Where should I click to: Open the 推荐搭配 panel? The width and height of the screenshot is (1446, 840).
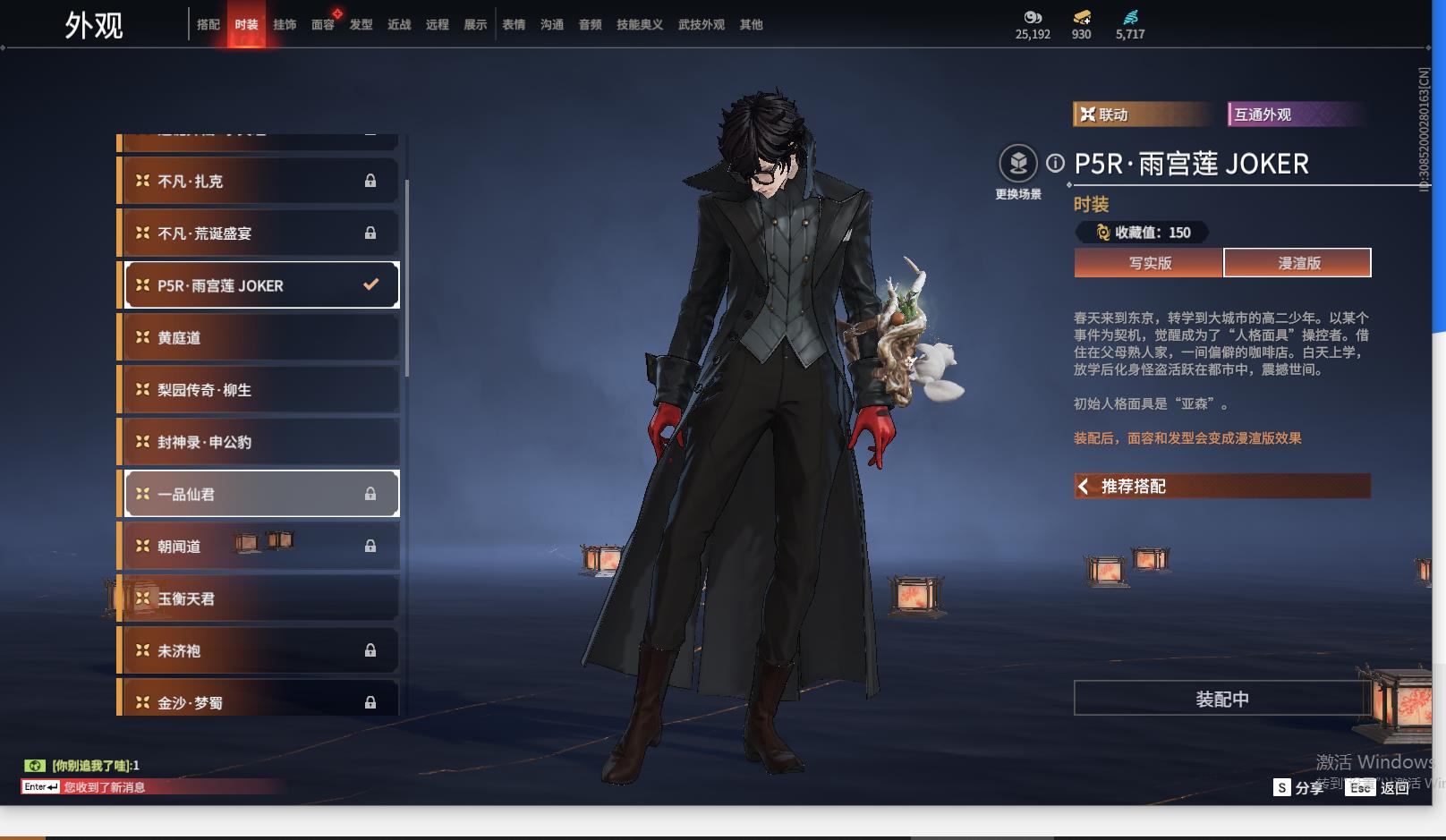(x=1221, y=487)
